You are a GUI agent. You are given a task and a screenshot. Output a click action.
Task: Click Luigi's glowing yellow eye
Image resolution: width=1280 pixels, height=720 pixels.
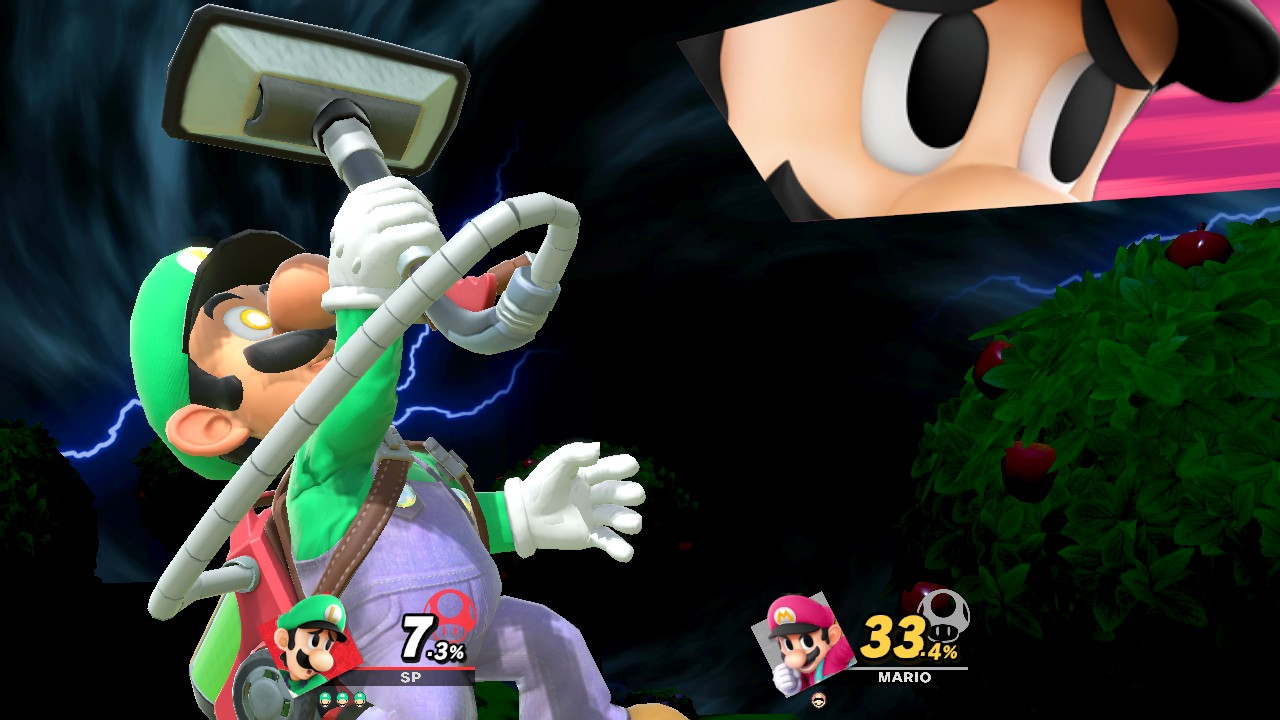tap(253, 318)
